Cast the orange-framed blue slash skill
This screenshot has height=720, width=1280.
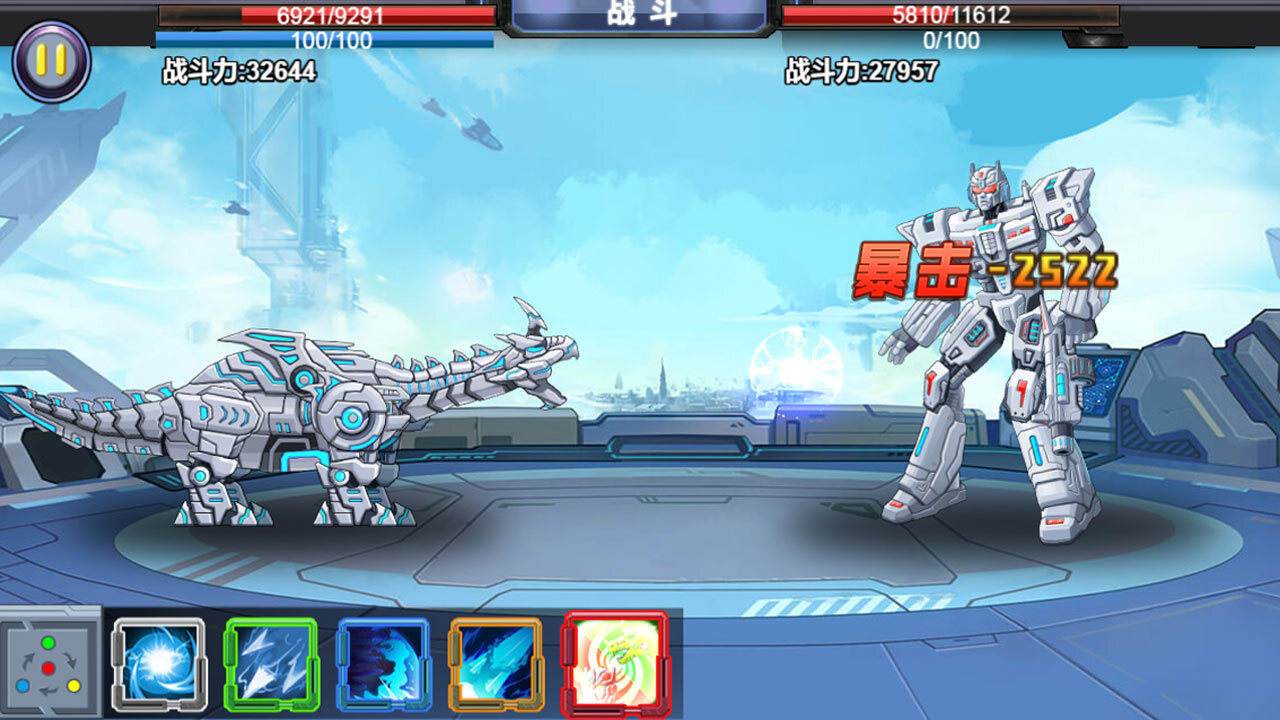[495, 665]
